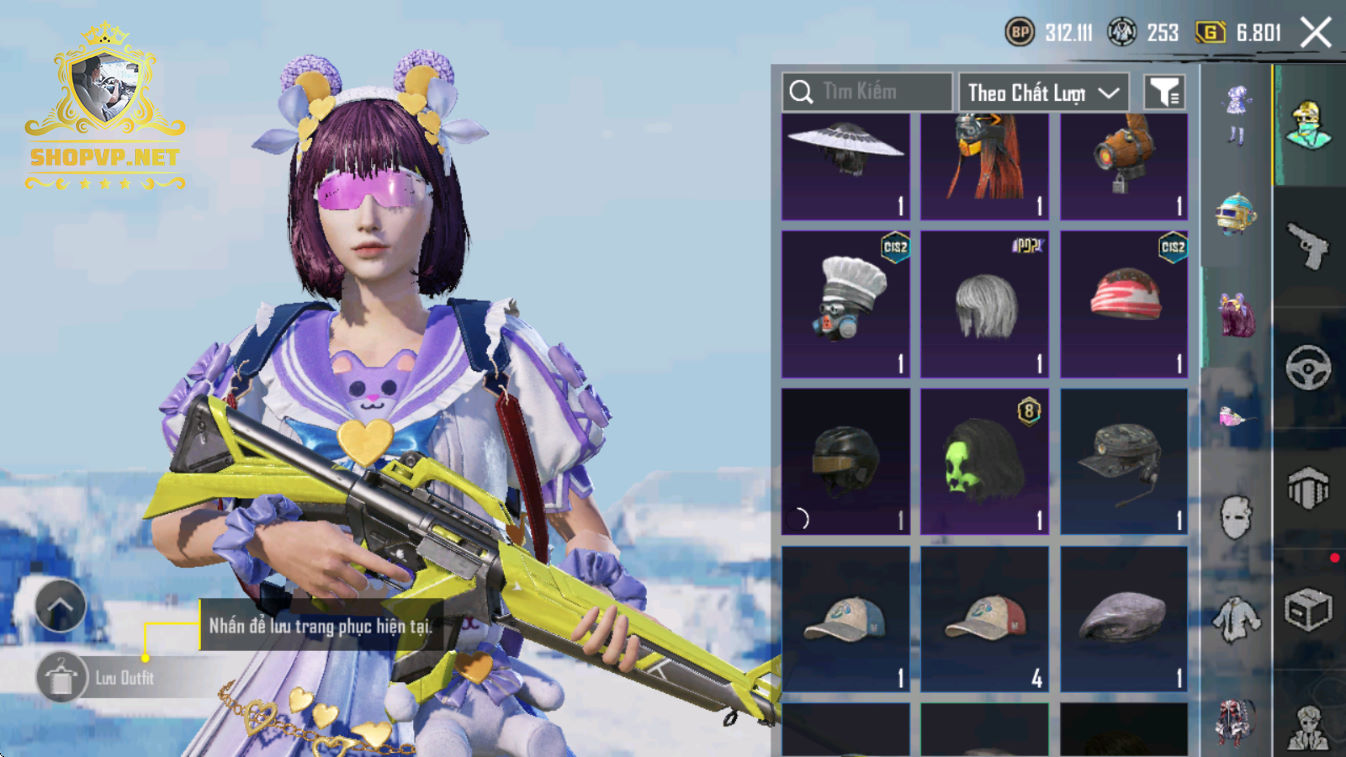Show the face mask subcategory
The width and height of the screenshot is (1346, 757).
[x=1237, y=517]
